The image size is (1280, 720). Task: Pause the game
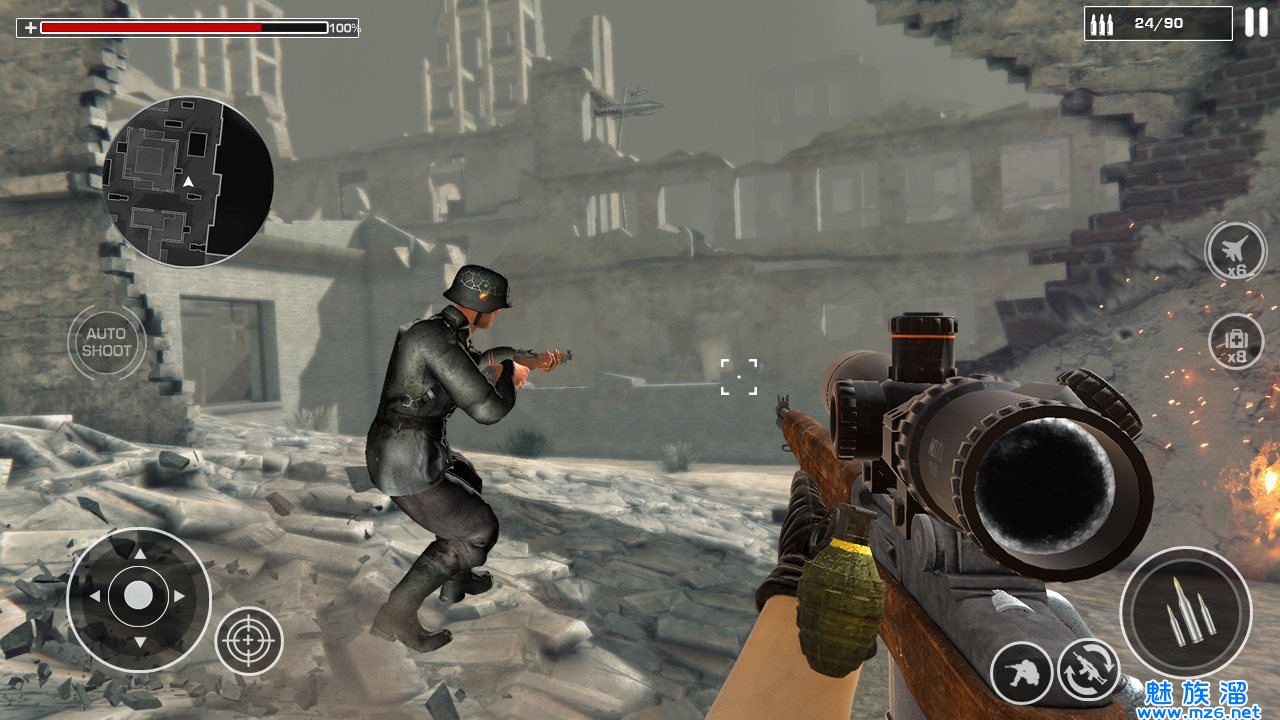[1255, 22]
